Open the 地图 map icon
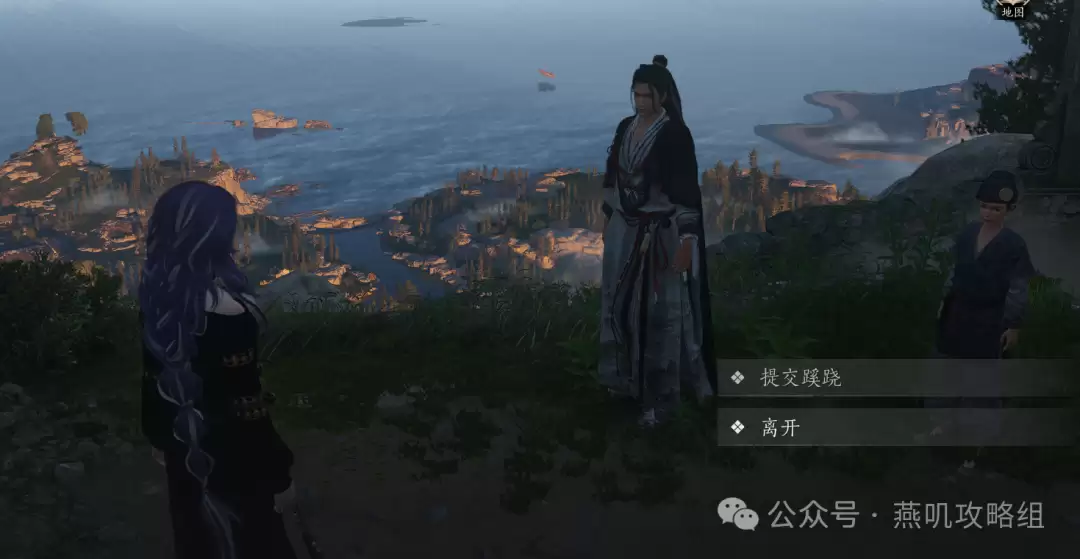This screenshot has width=1080, height=559. point(1012,9)
